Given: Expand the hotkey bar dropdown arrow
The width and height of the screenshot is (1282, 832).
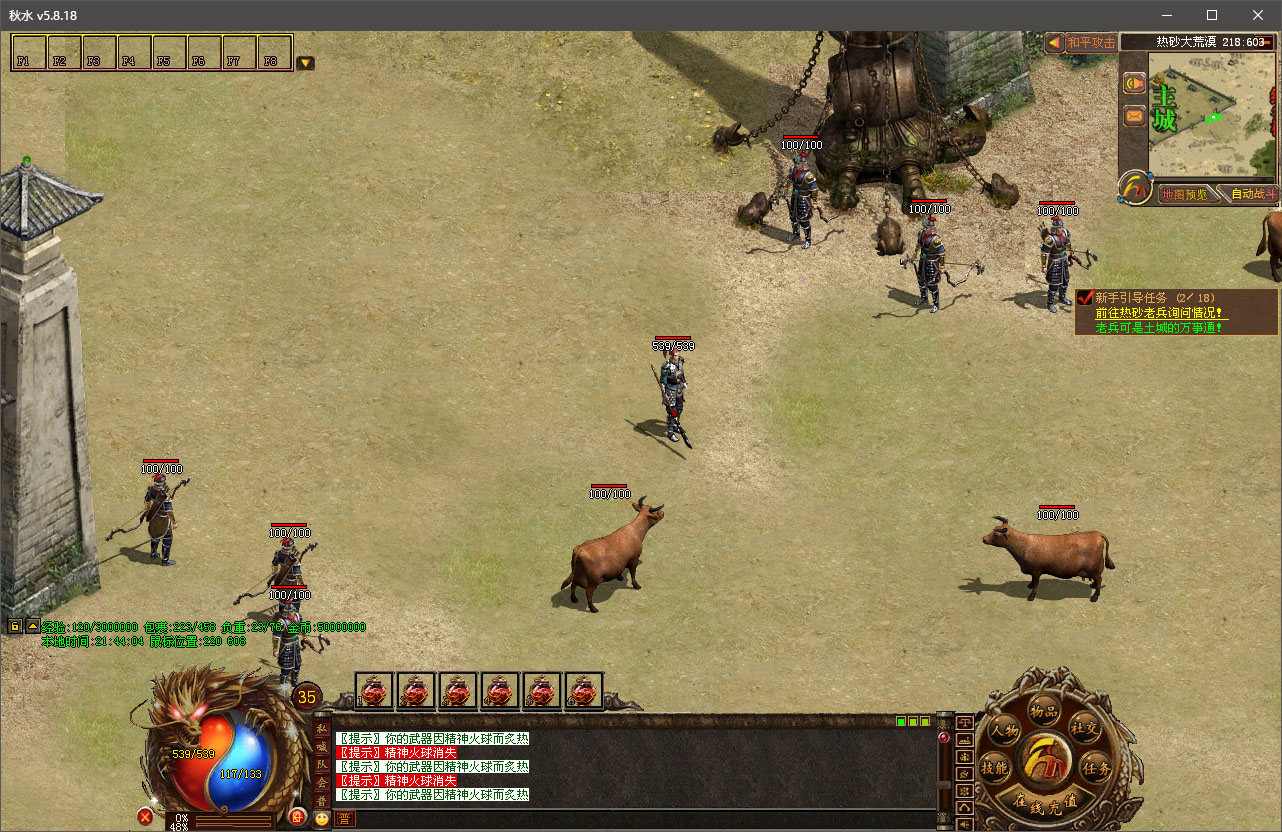Looking at the screenshot, I should tap(305, 63).
